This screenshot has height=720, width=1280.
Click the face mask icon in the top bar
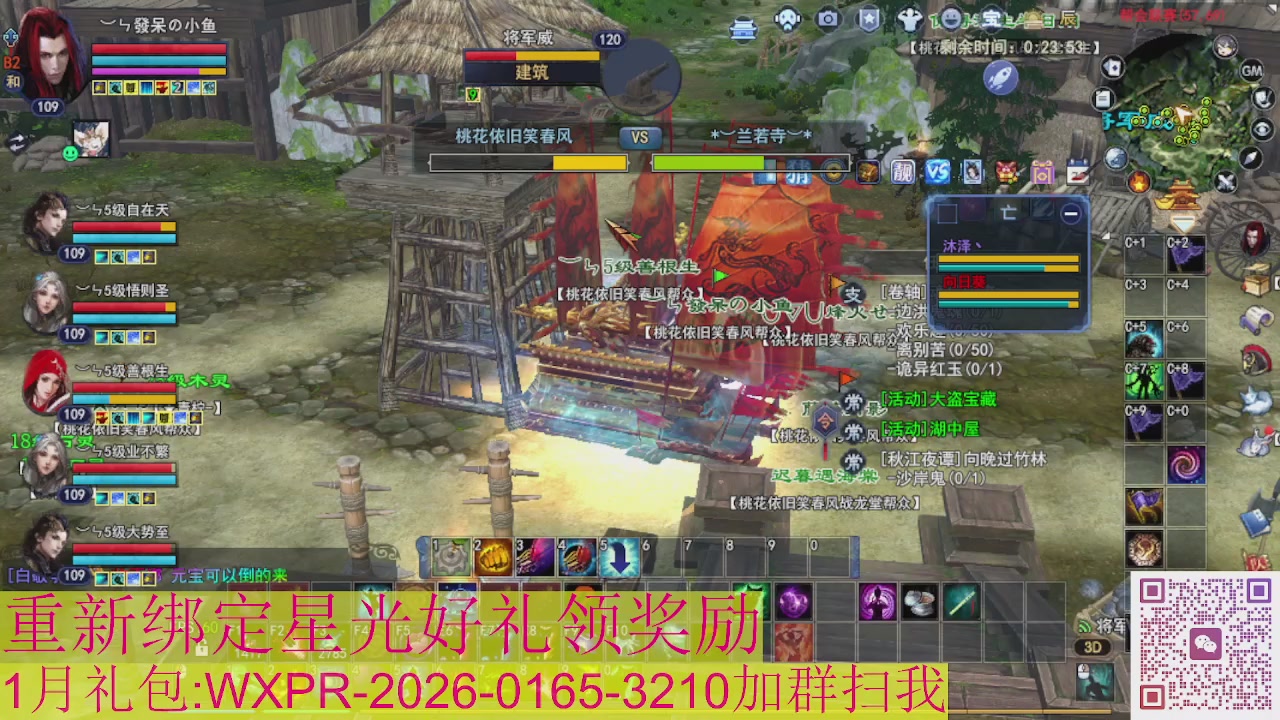coord(789,17)
